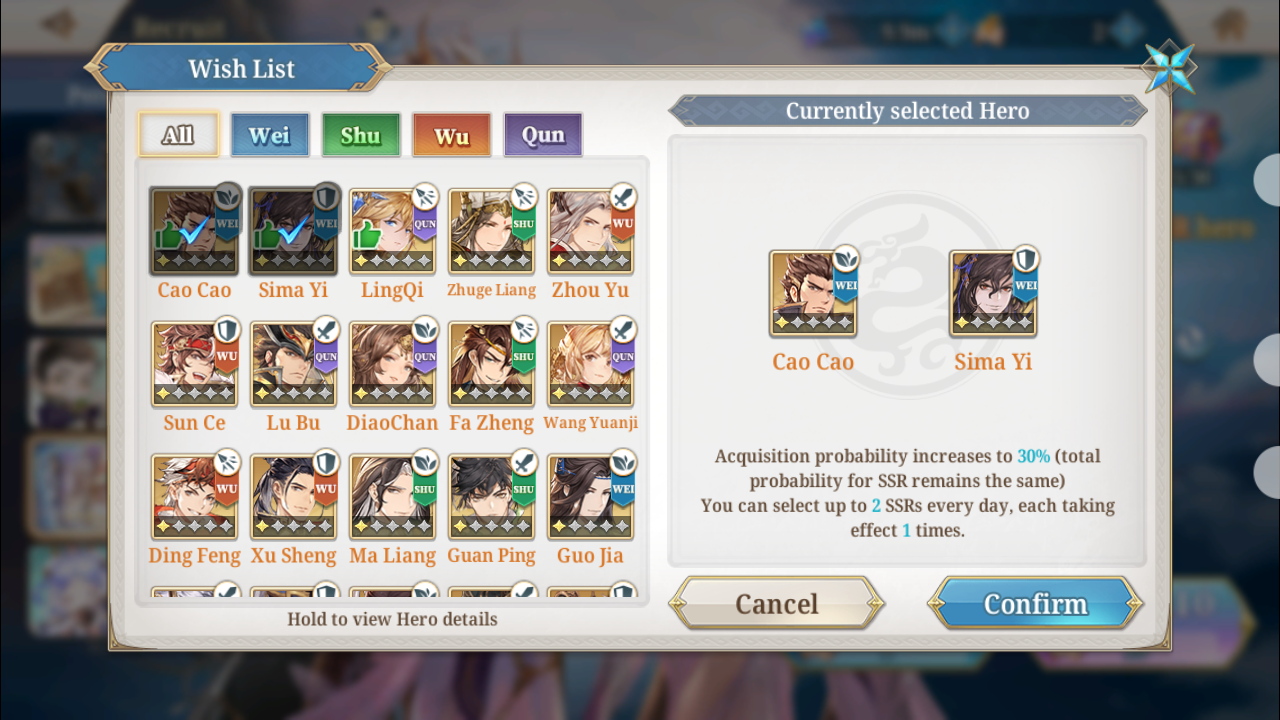The image size is (1280, 720).
Task: Select Guo Jia's portrait
Action: pyautogui.click(x=590, y=497)
